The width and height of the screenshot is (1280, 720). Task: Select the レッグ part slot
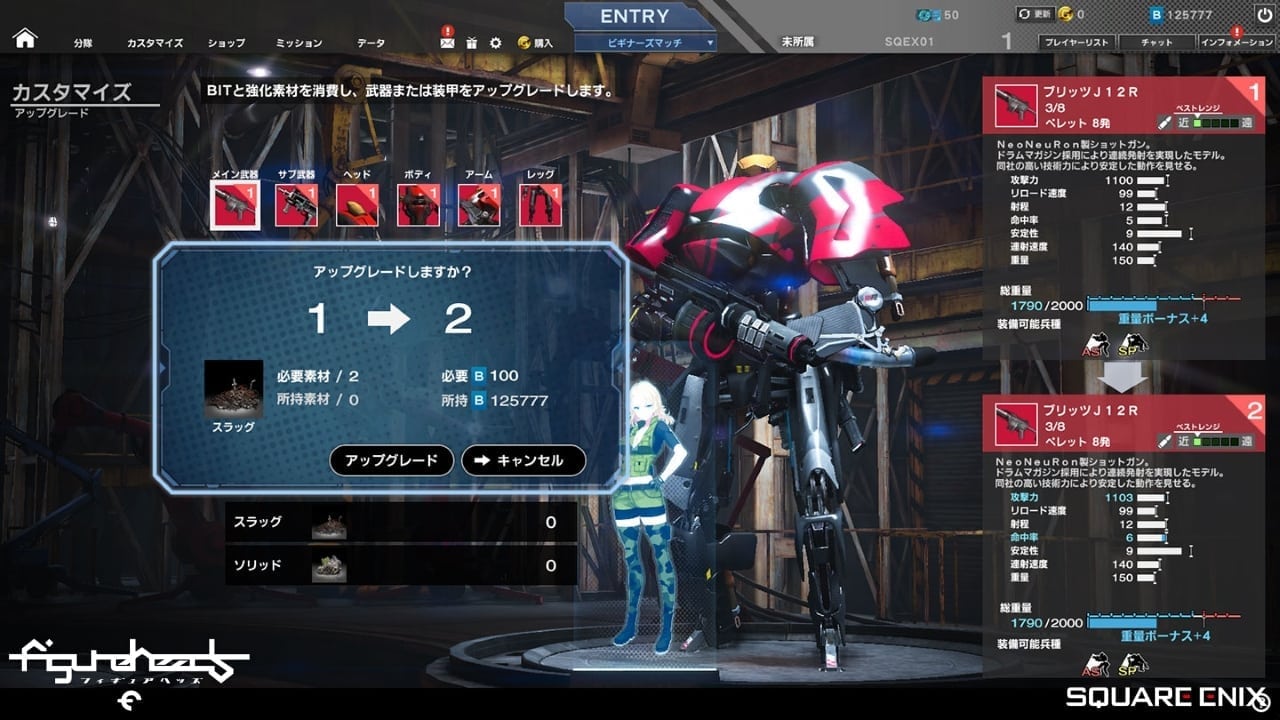pyautogui.click(x=540, y=204)
